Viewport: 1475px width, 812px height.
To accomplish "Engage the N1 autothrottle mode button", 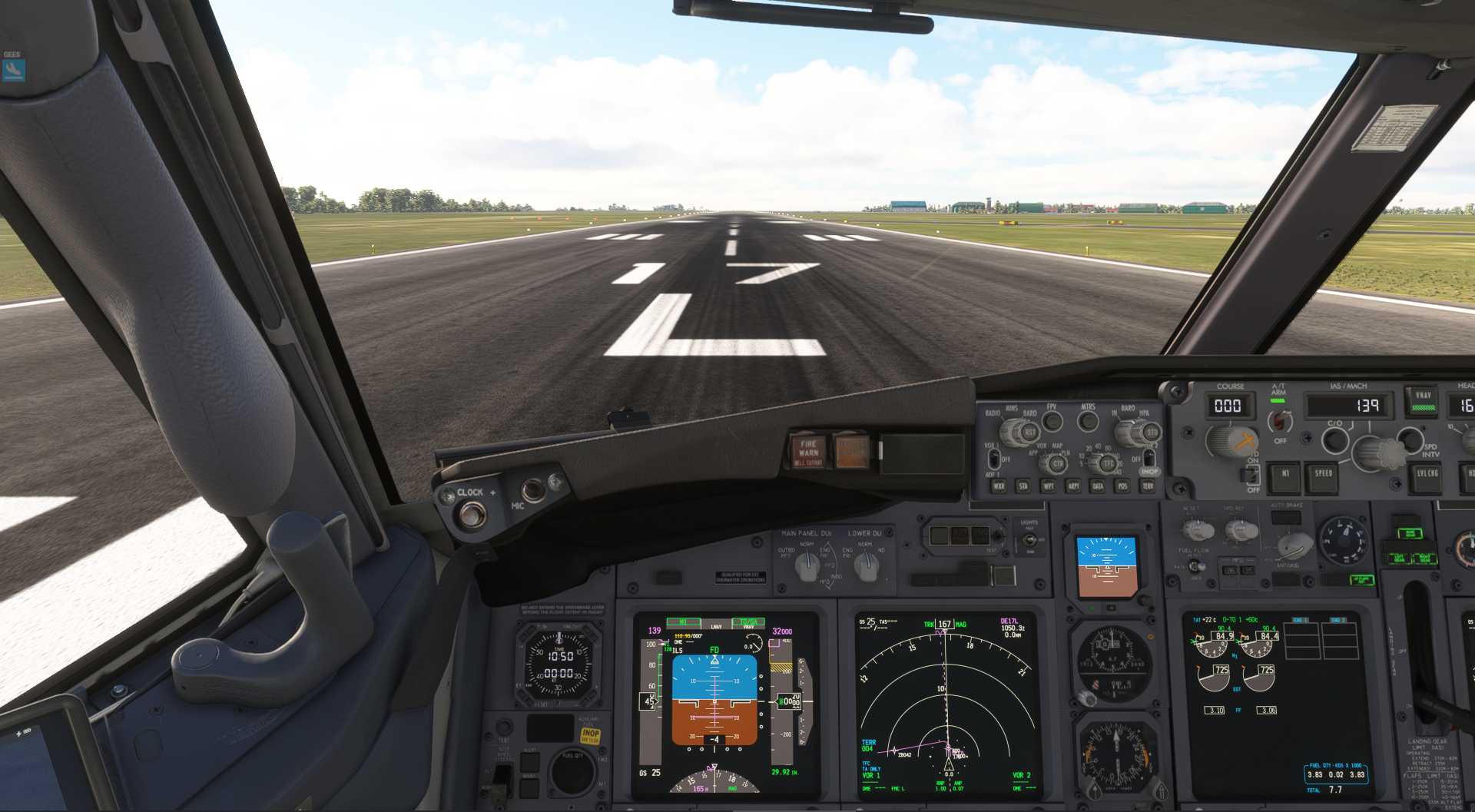I will coord(1285,475).
